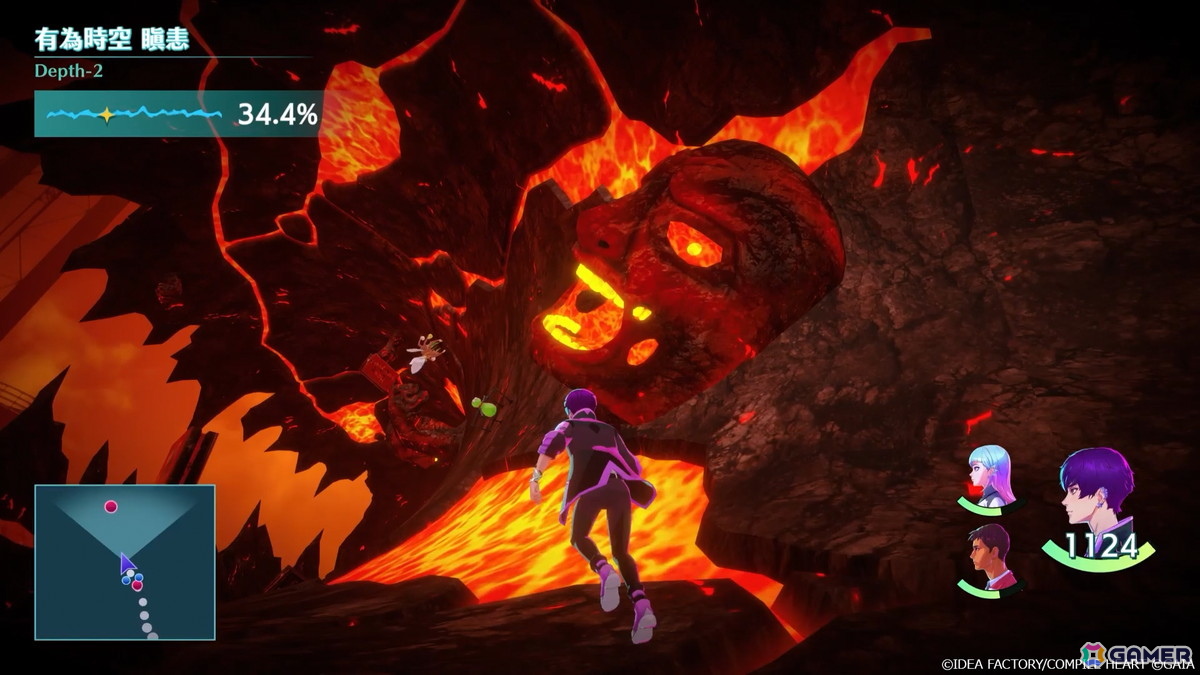The width and height of the screenshot is (1200, 675).
Task: Click the red enemy marker on minimap
Action: (x=111, y=507)
